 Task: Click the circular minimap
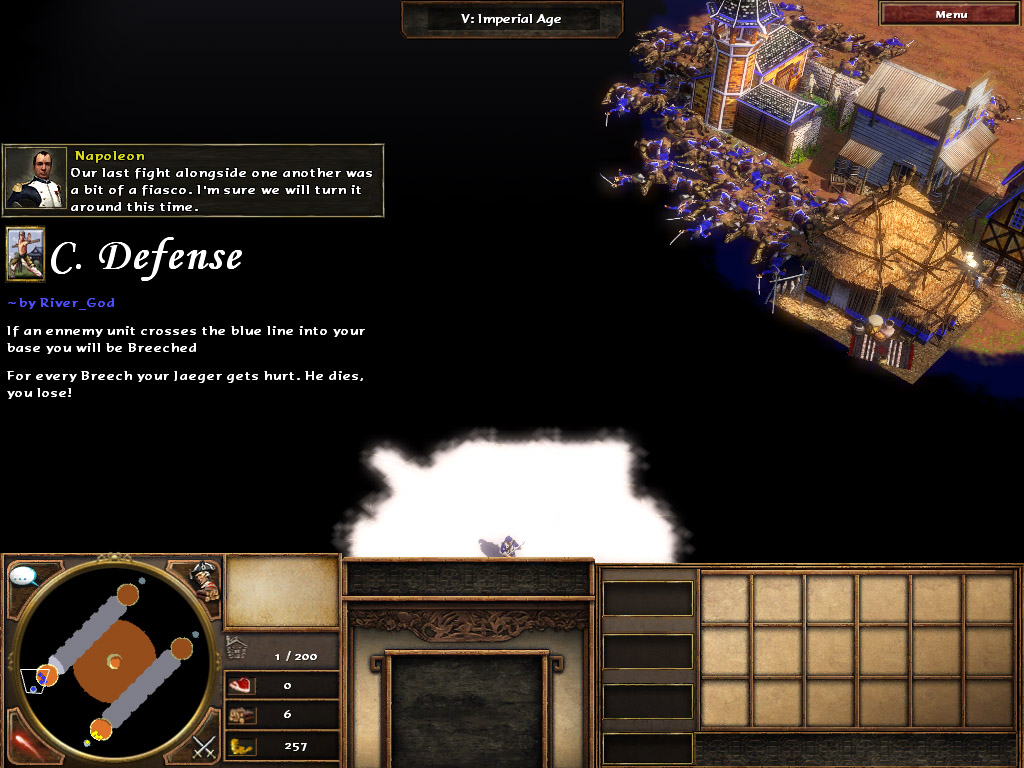click(x=113, y=661)
